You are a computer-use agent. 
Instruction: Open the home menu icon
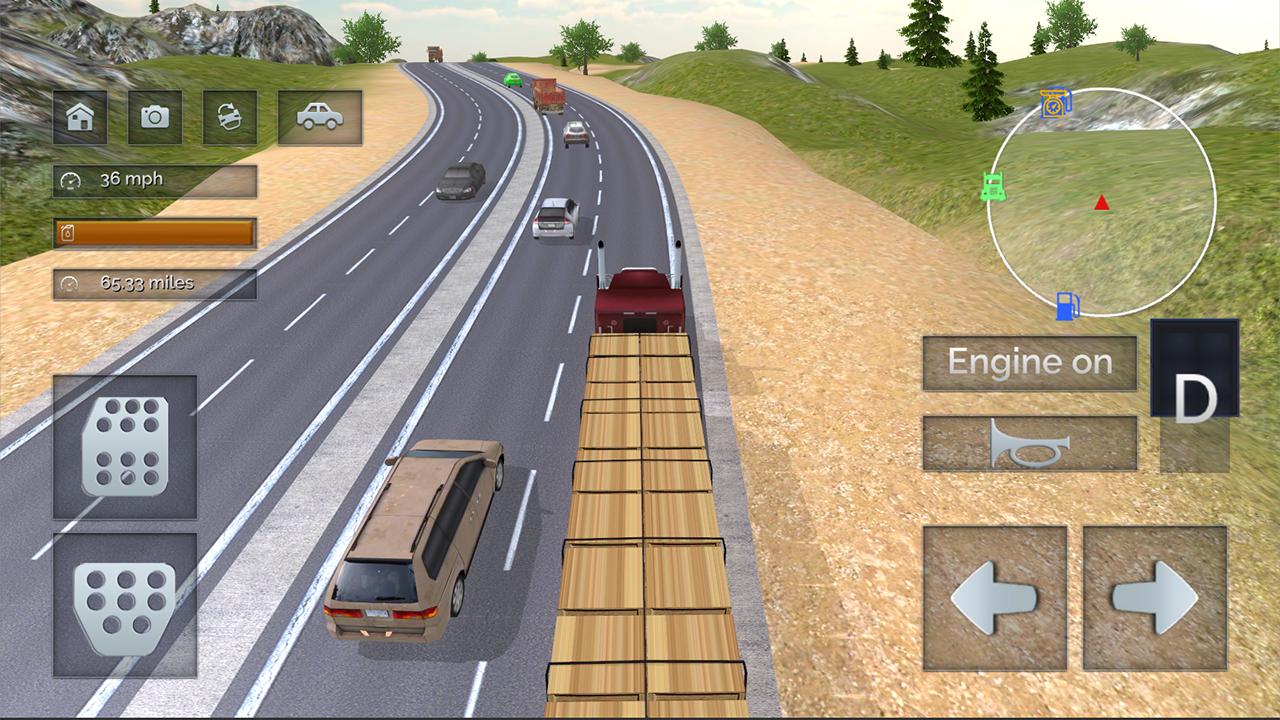click(x=78, y=117)
